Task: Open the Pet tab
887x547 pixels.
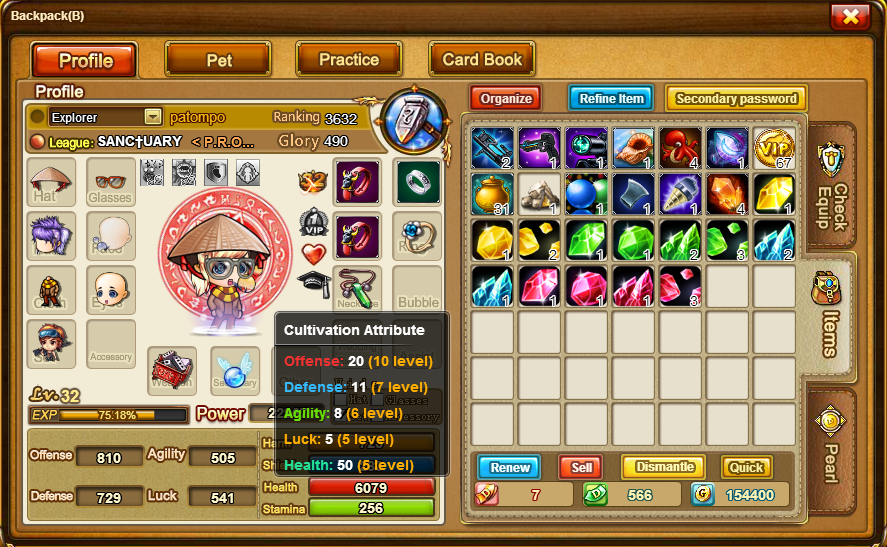Action: click(218, 60)
